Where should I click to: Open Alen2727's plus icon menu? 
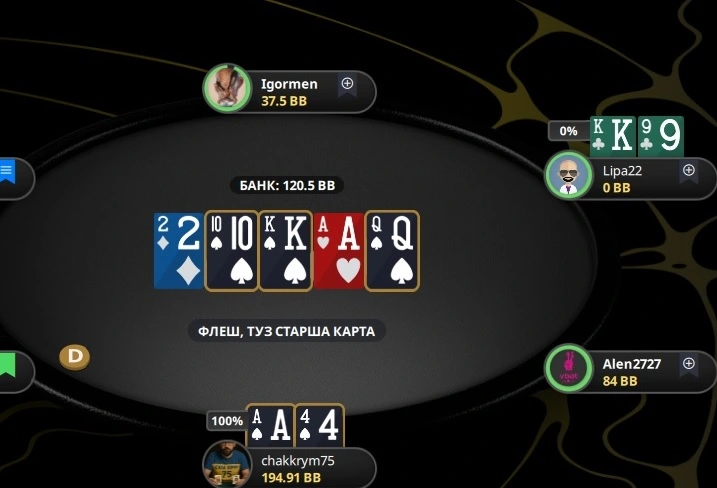click(688, 365)
